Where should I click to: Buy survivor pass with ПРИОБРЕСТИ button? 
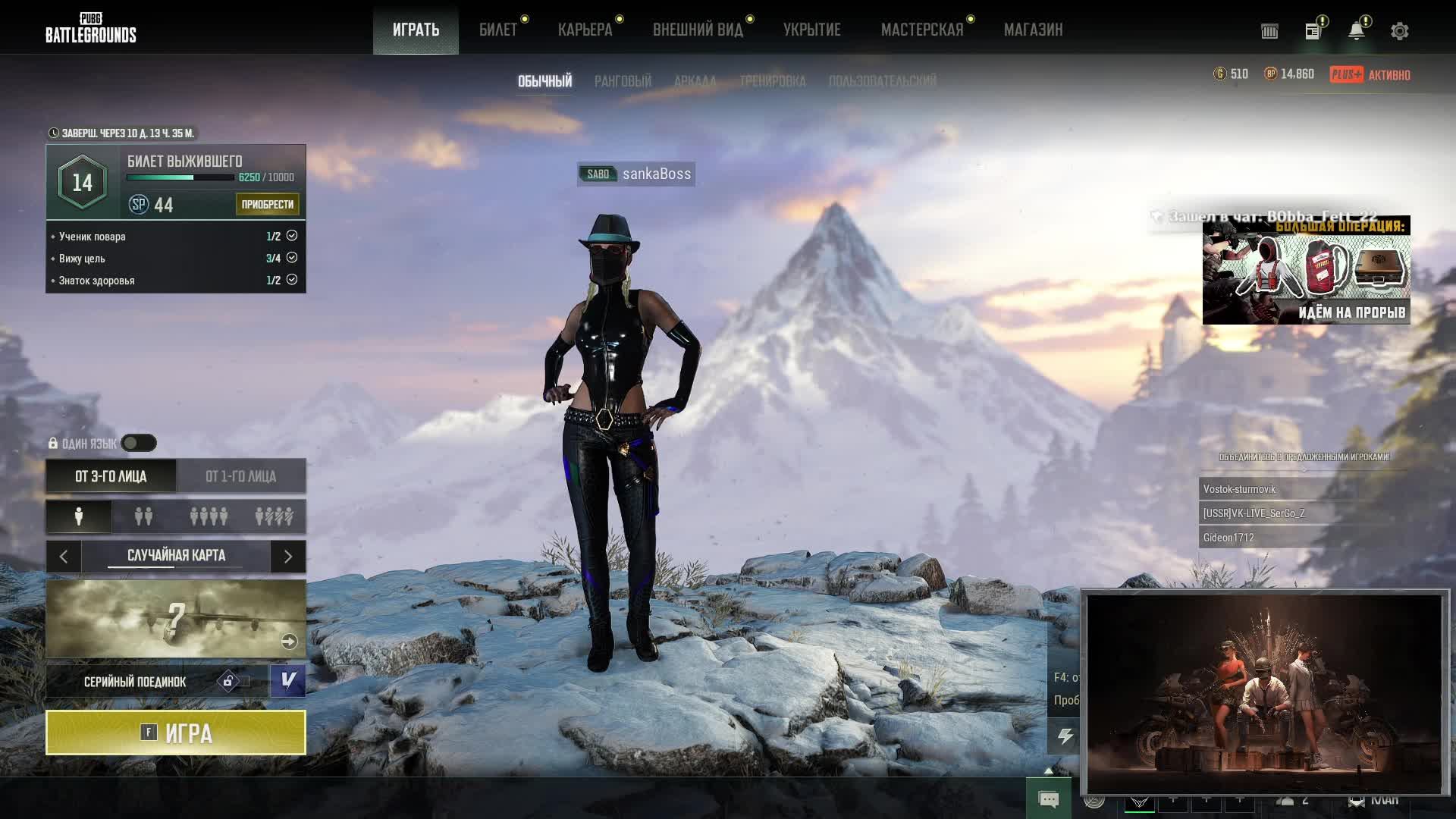pos(267,204)
